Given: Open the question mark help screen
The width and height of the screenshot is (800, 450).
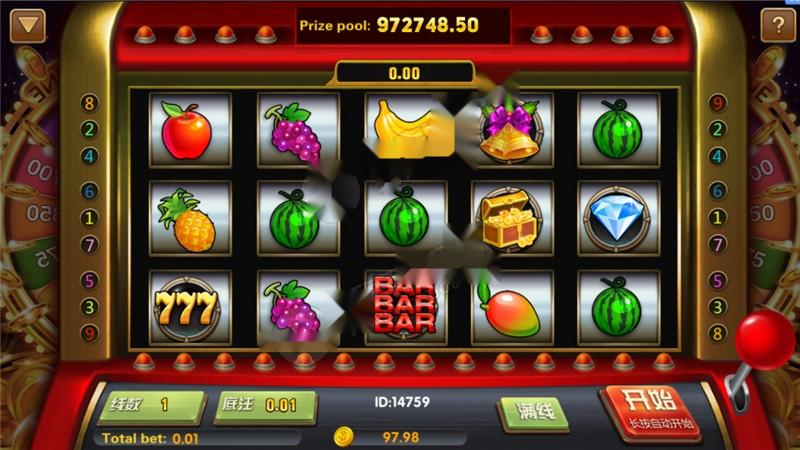Looking at the screenshot, I should [777, 24].
